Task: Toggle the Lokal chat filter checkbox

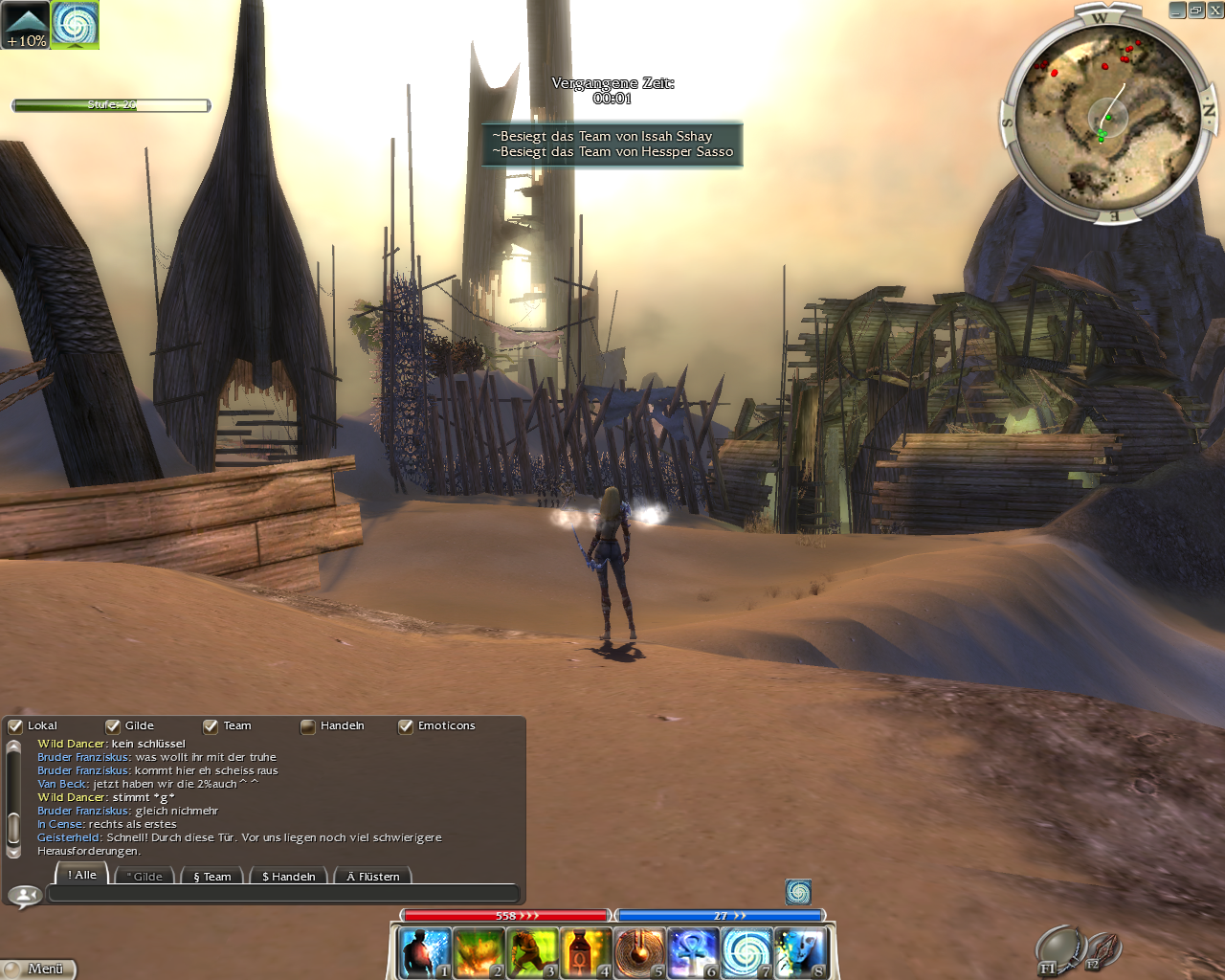Action: [15, 726]
